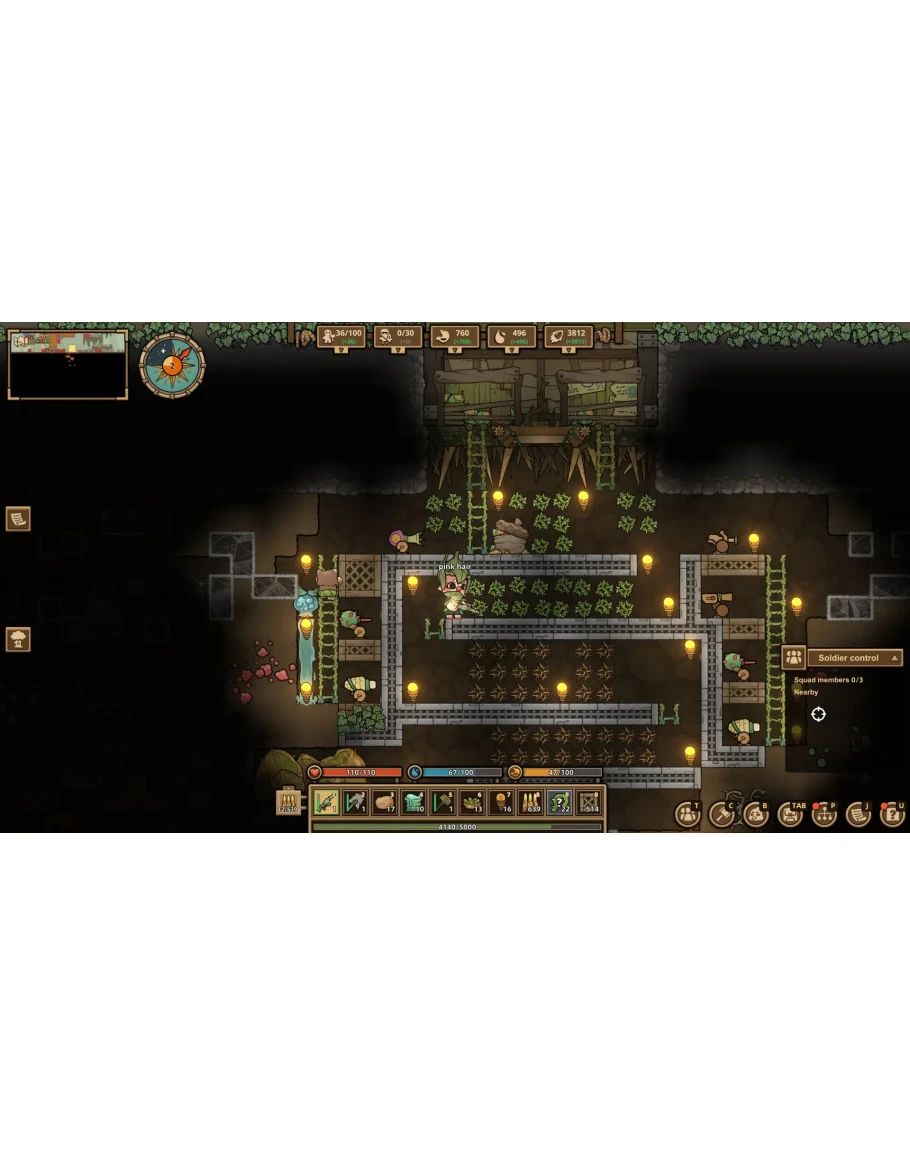Open the scroll panel on left edge
The width and height of the screenshot is (910, 1155).
(x=18, y=518)
